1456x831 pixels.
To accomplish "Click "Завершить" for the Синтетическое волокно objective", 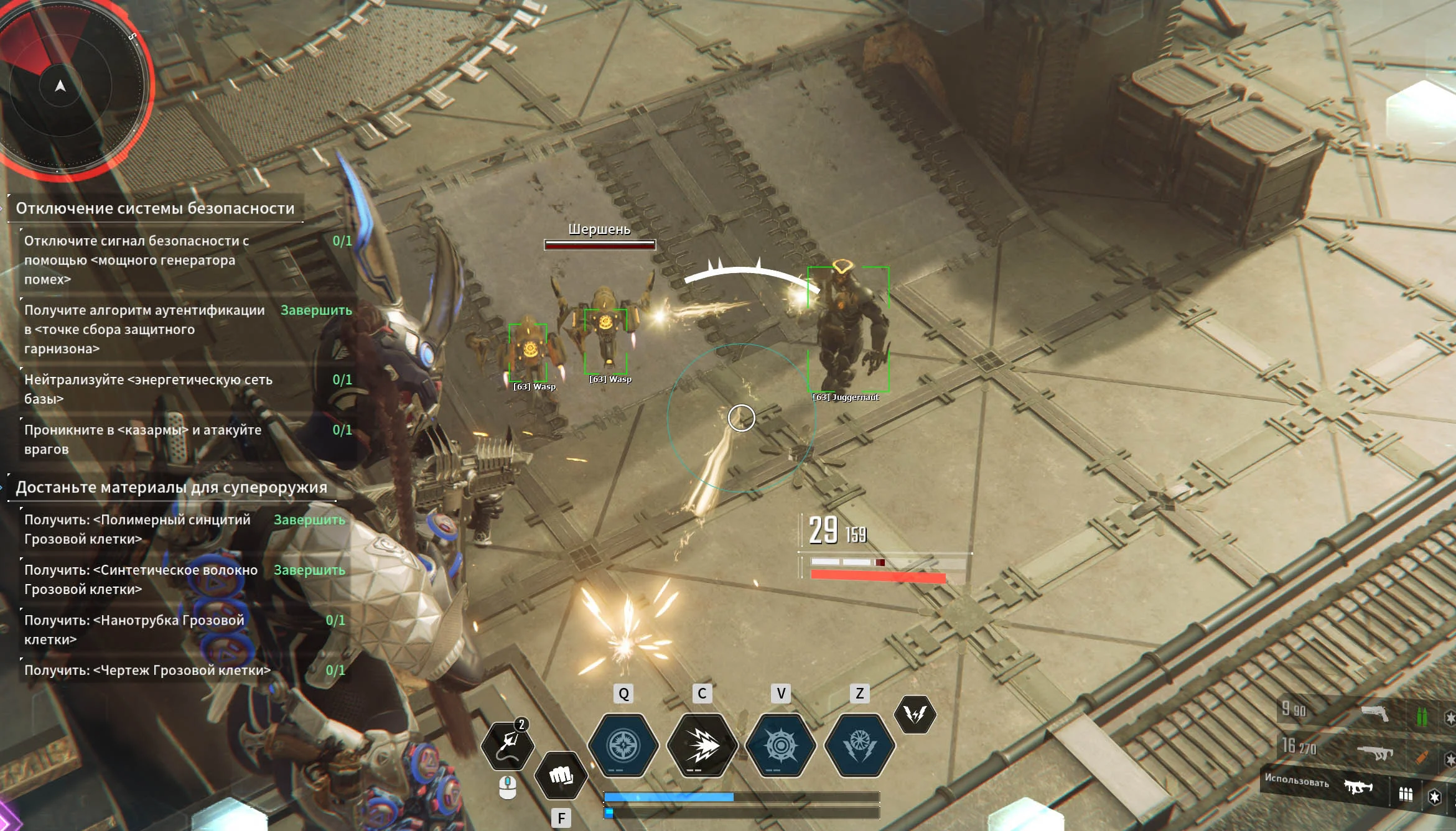I will coord(309,570).
